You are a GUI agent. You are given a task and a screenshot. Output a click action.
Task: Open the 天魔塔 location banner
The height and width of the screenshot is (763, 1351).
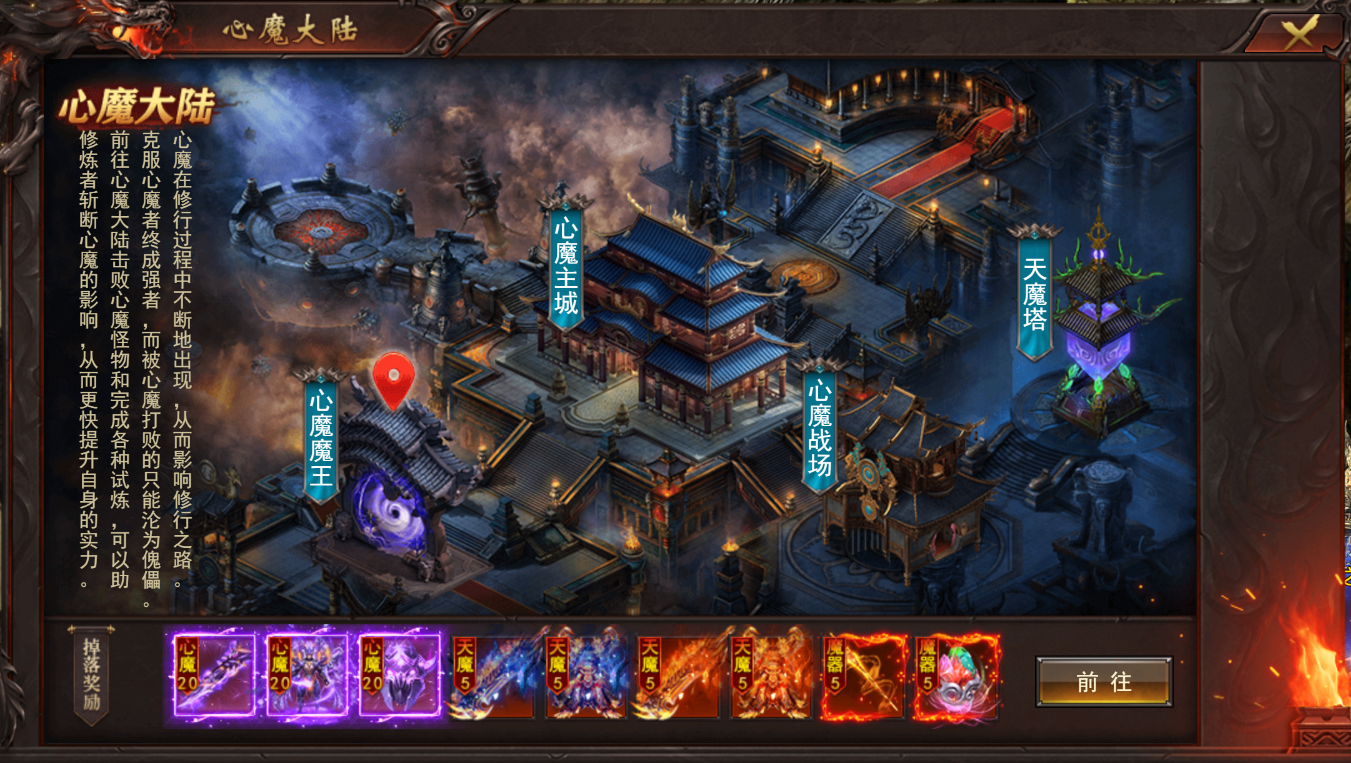[1034, 292]
